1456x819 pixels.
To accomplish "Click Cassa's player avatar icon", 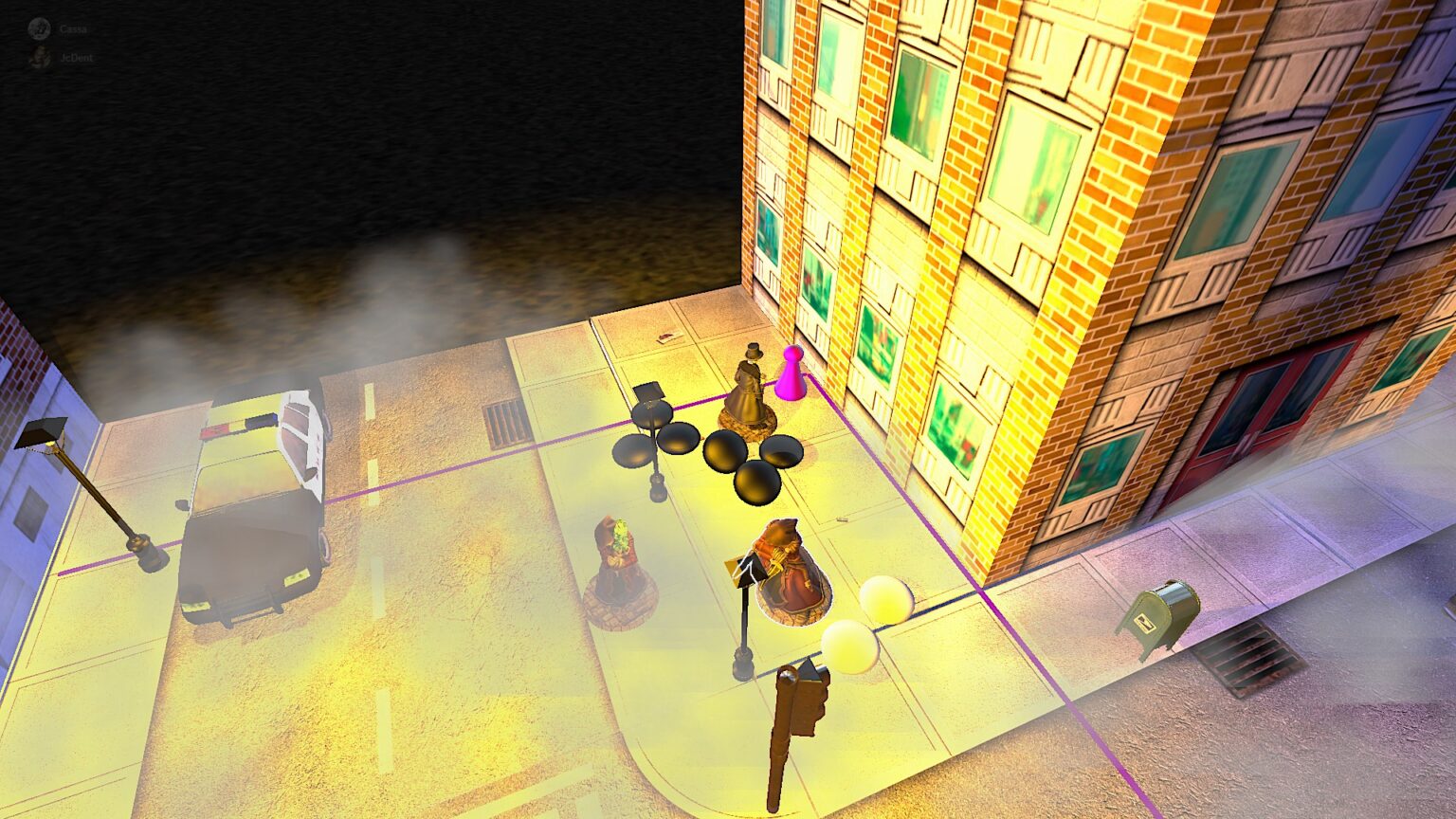I will pos(40,28).
